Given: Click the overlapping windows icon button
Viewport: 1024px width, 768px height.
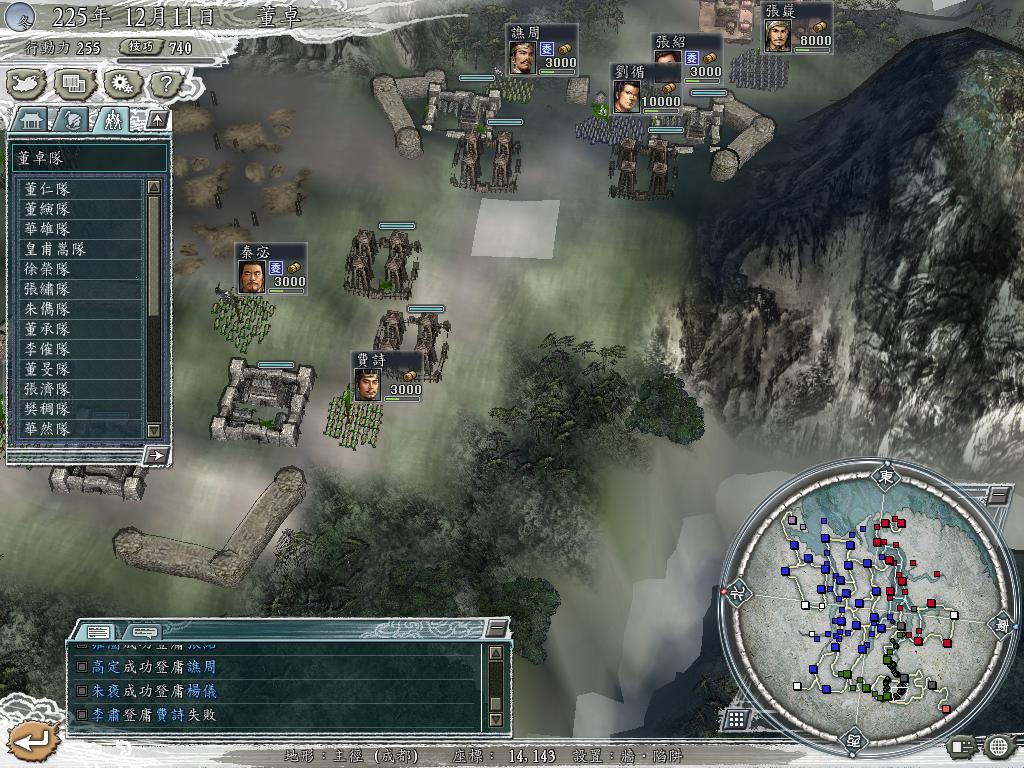Looking at the screenshot, I should pyautogui.click(x=71, y=83).
